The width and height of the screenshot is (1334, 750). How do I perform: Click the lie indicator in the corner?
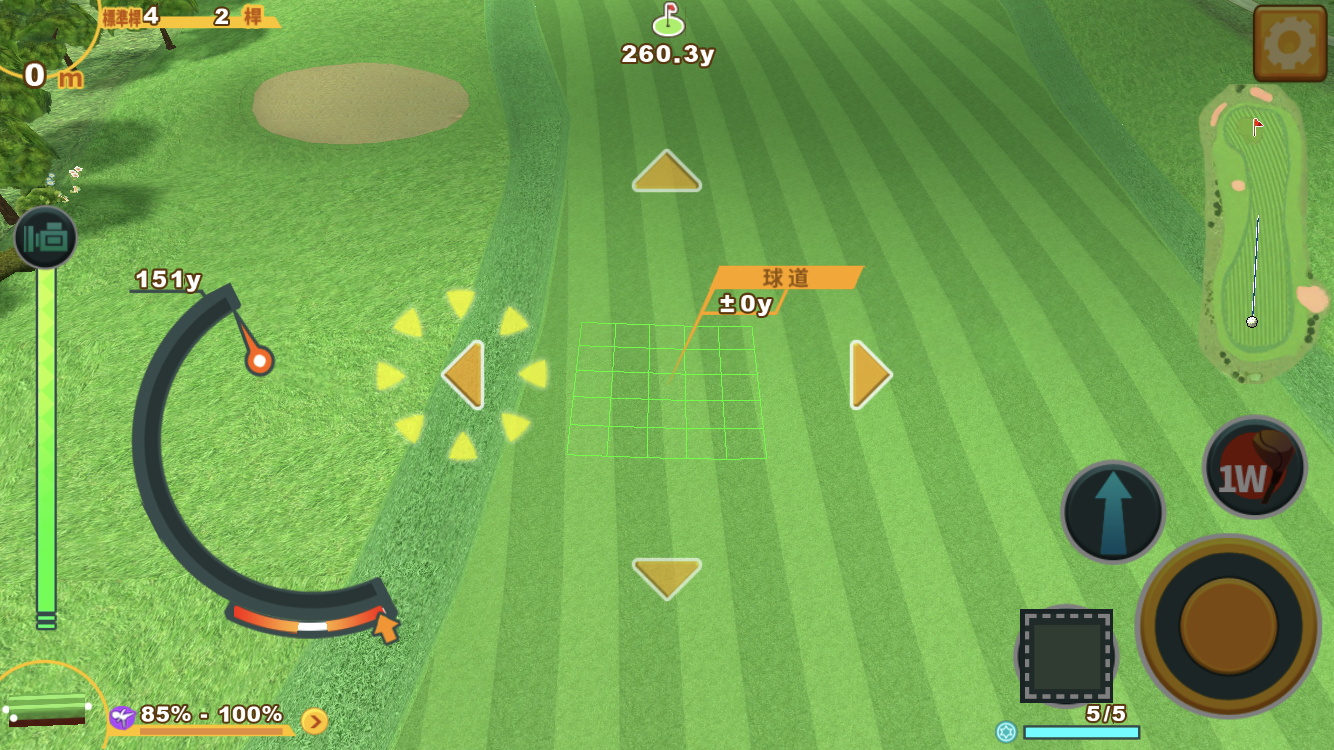coord(47,709)
